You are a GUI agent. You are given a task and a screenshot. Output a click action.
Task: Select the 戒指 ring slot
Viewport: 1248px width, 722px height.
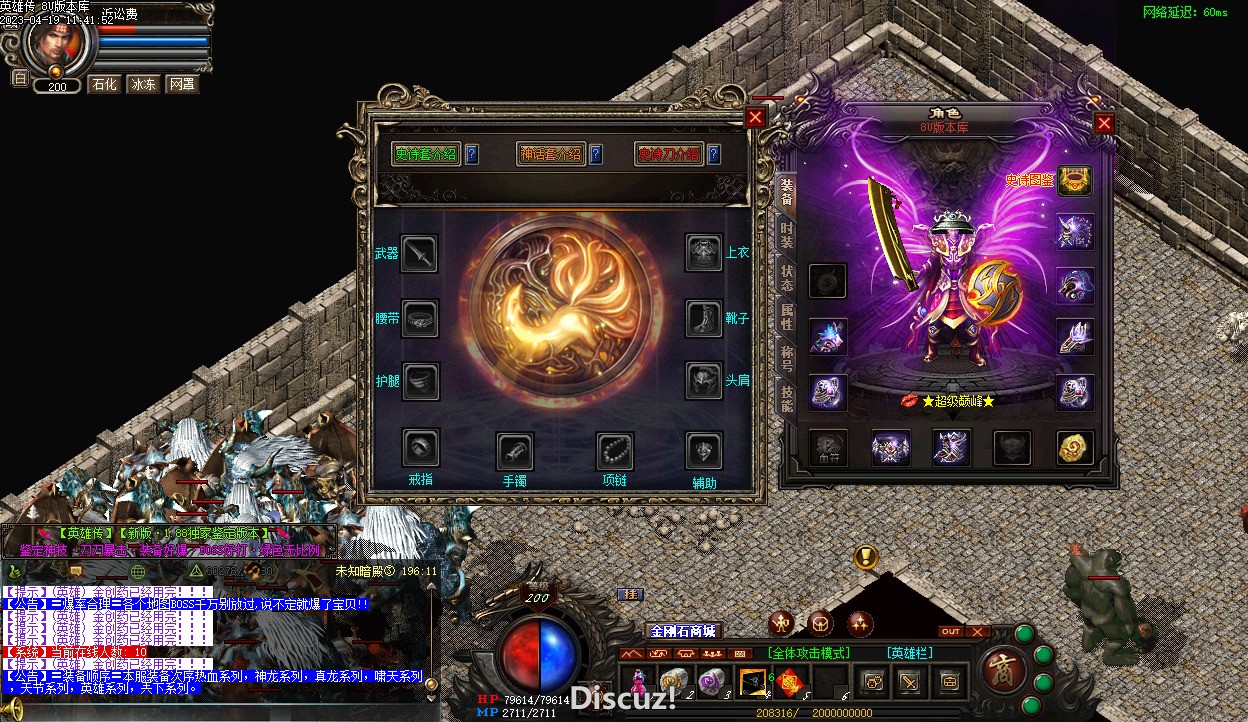click(x=421, y=448)
